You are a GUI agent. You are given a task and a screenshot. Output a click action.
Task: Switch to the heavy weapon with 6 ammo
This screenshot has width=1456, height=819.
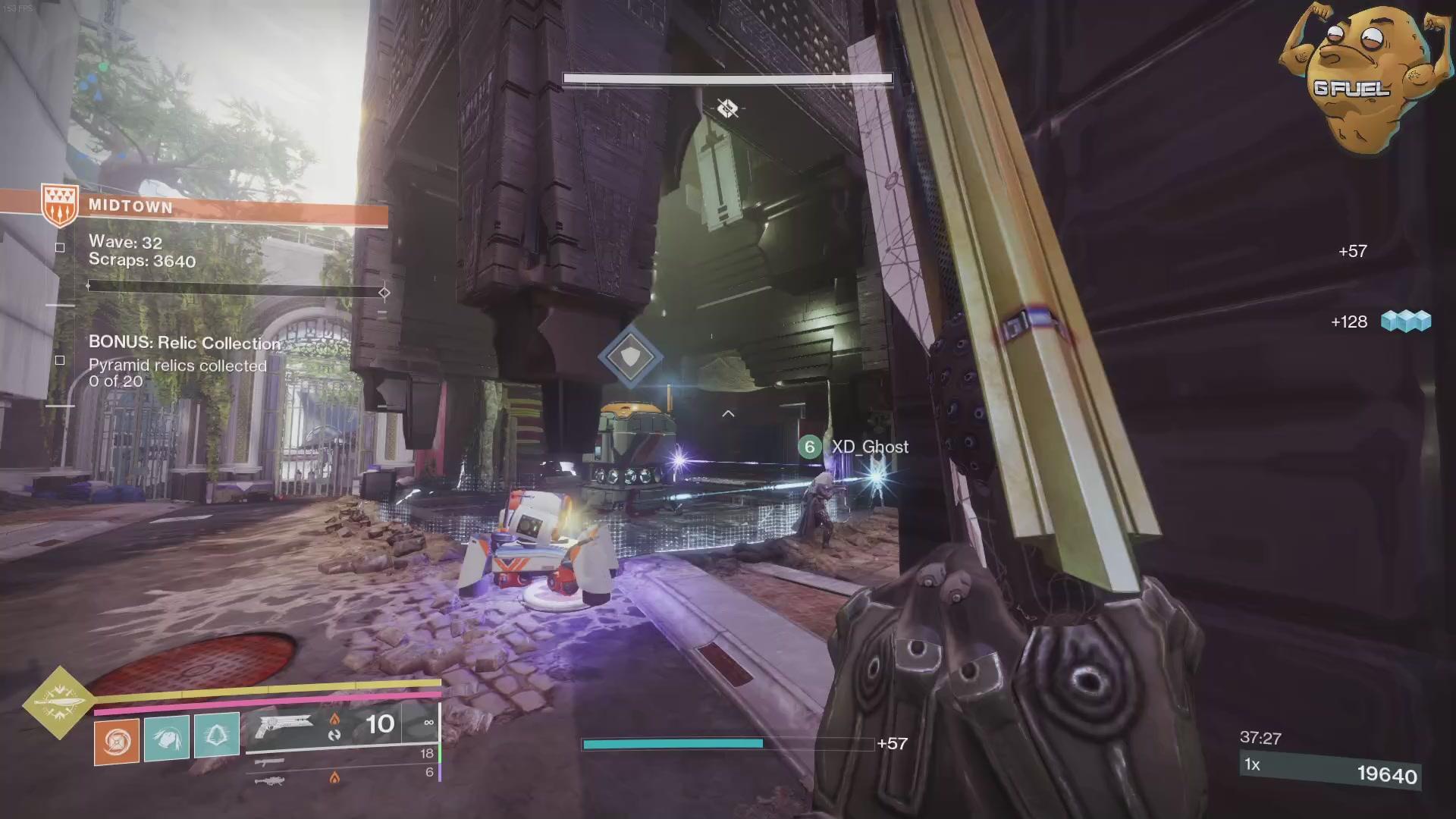[x=270, y=779]
